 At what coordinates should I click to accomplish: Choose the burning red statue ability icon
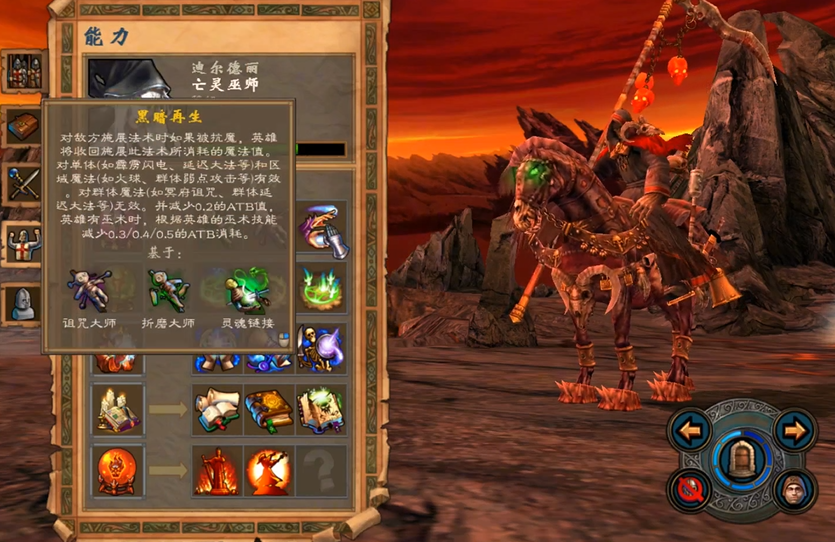click(217, 471)
